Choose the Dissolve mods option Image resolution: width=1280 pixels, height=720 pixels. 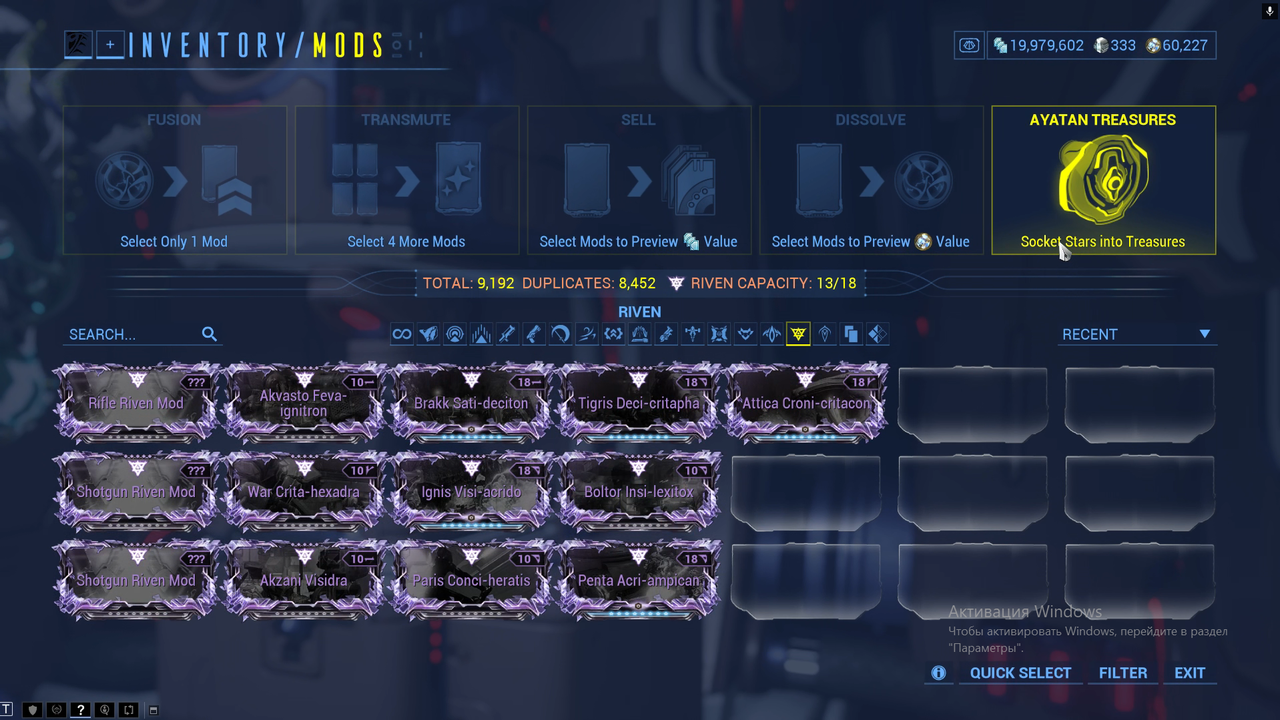870,180
